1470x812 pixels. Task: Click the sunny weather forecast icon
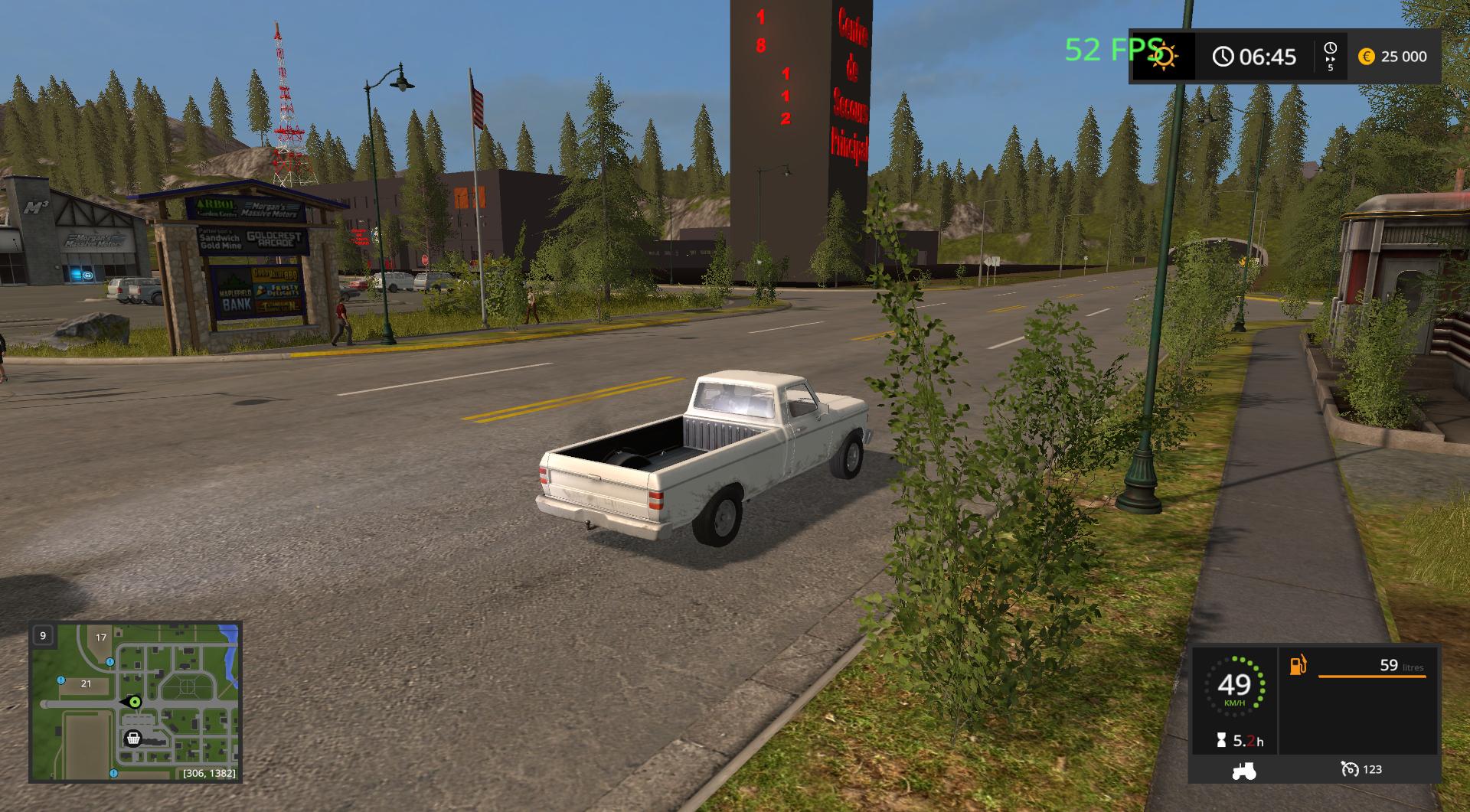coord(1164,56)
